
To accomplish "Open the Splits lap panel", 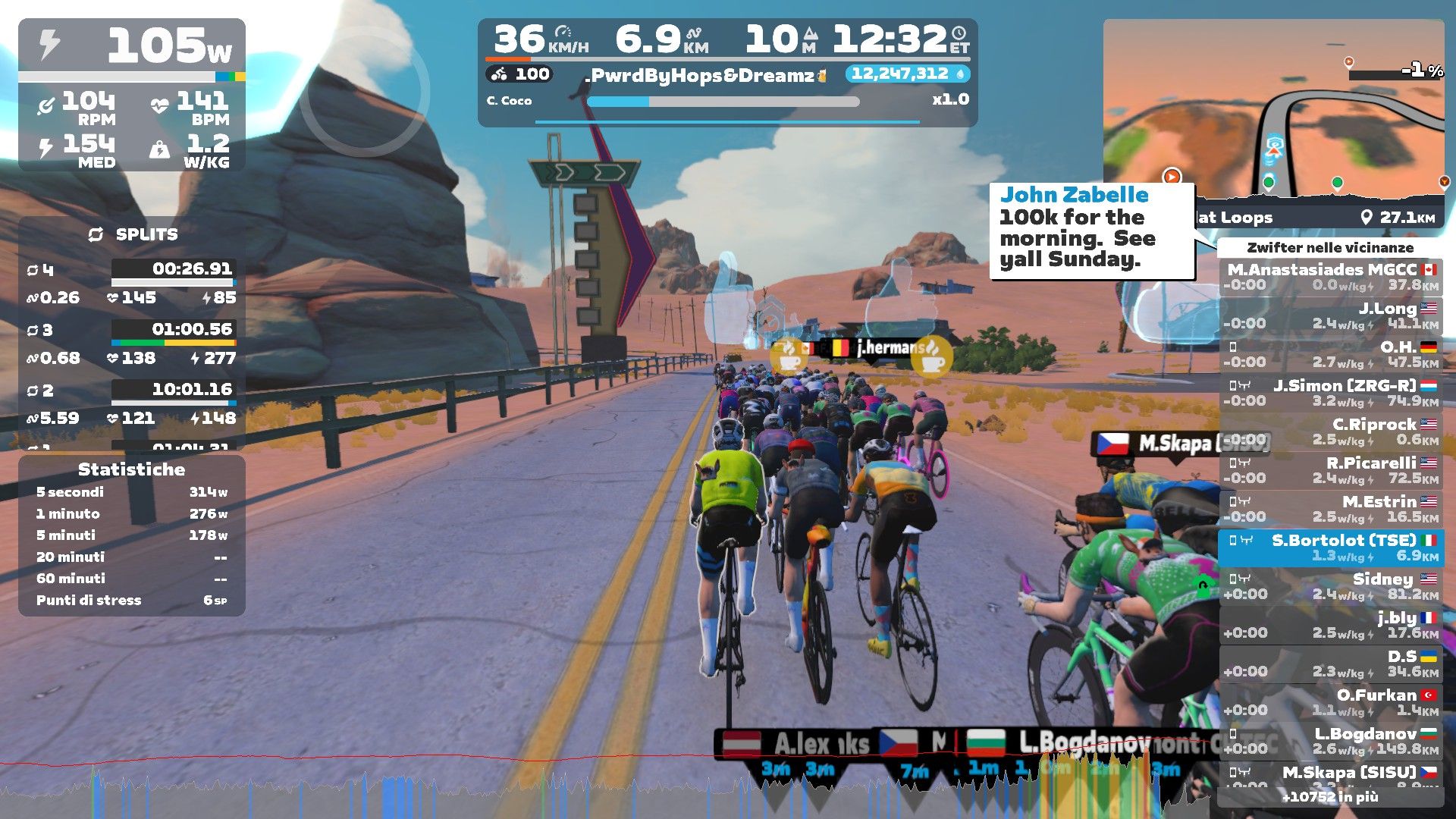I will (132, 334).
